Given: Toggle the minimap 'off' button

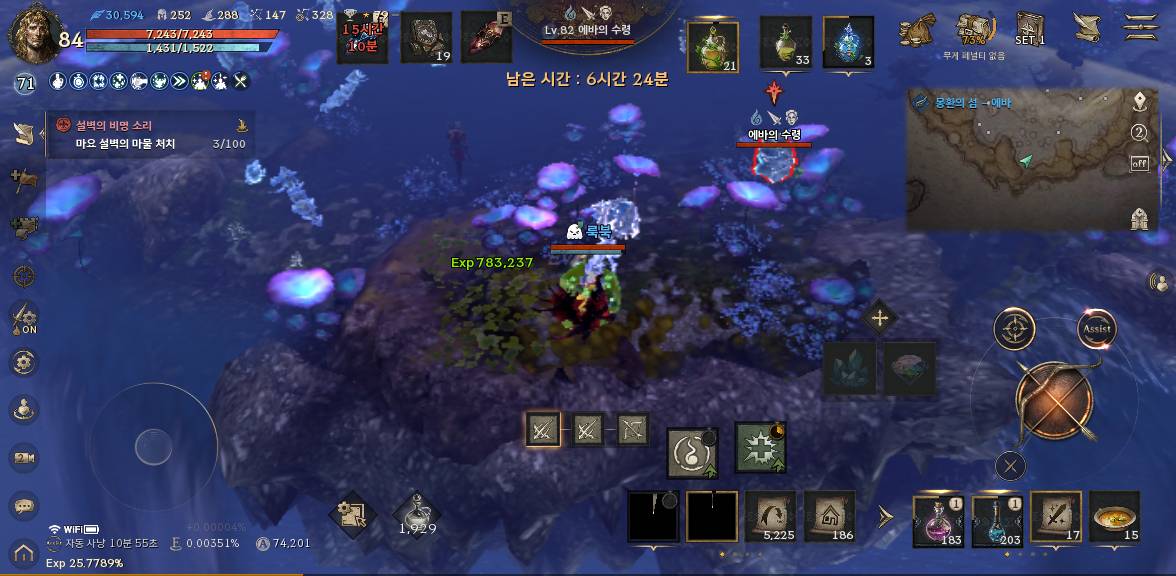Looking at the screenshot, I should point(1139,163).
